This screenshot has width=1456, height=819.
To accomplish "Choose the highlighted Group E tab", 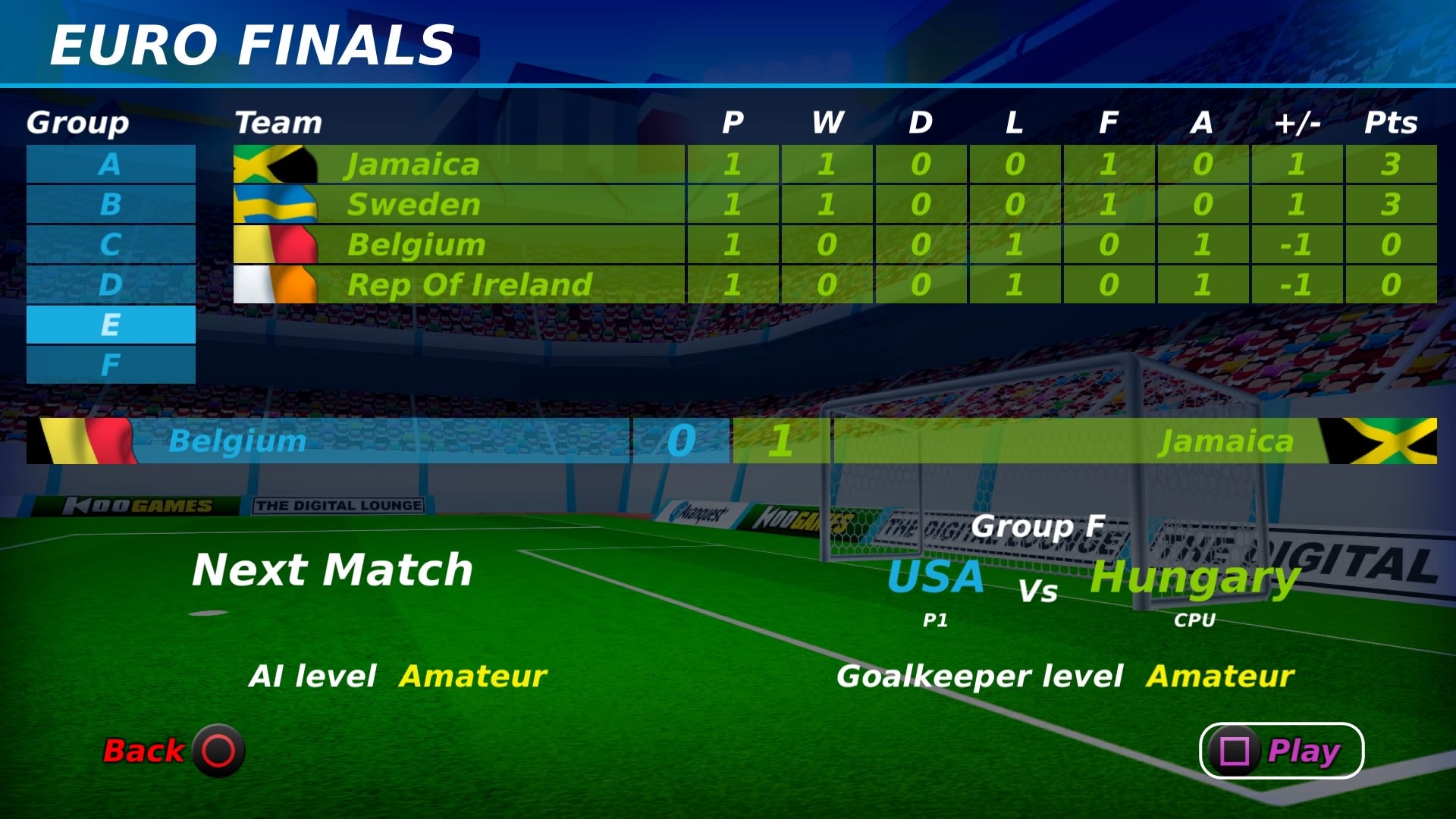I will point(111,325).
